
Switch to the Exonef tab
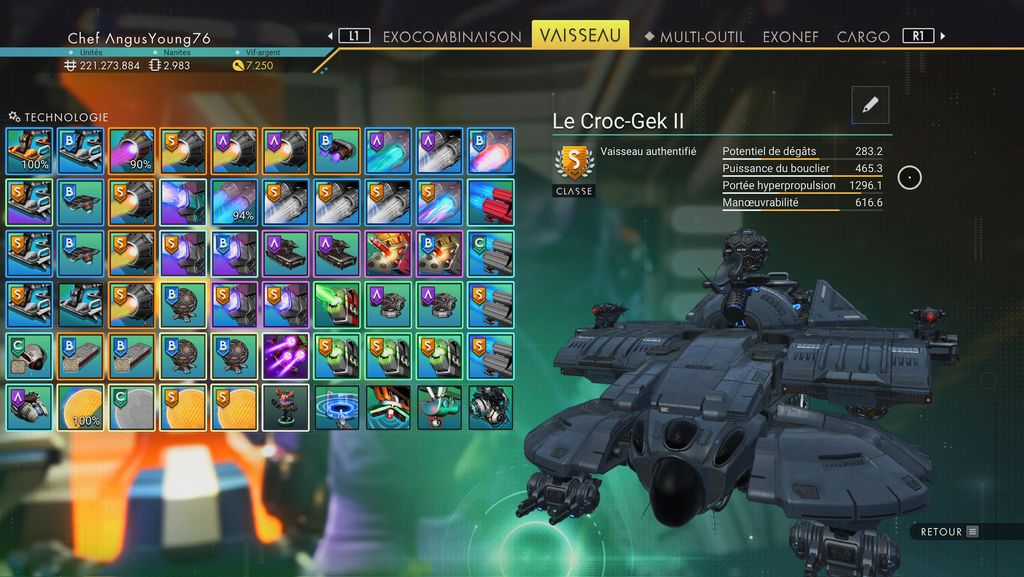[790, 37]
